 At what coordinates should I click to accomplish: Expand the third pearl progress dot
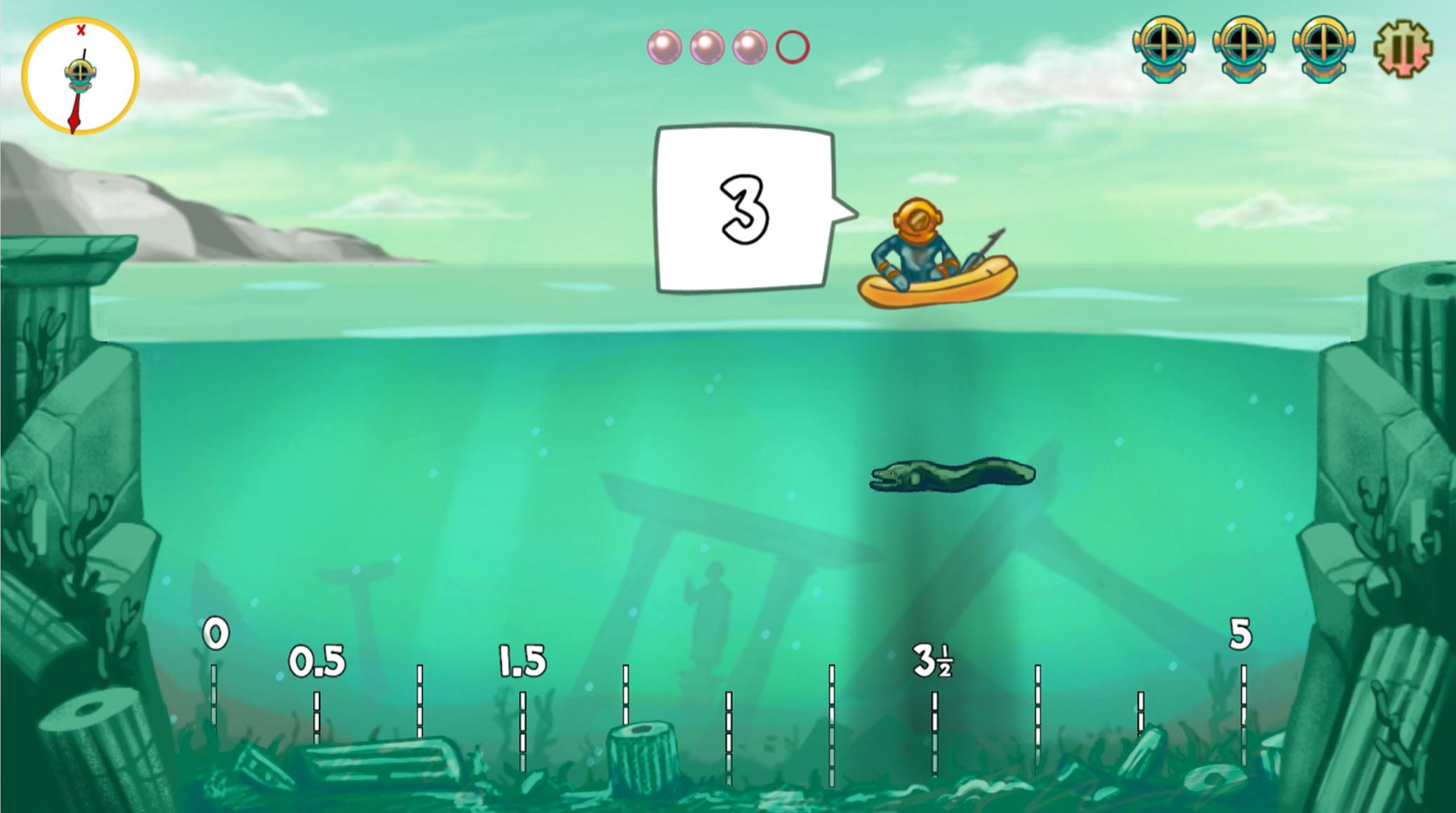click(751, 48)
